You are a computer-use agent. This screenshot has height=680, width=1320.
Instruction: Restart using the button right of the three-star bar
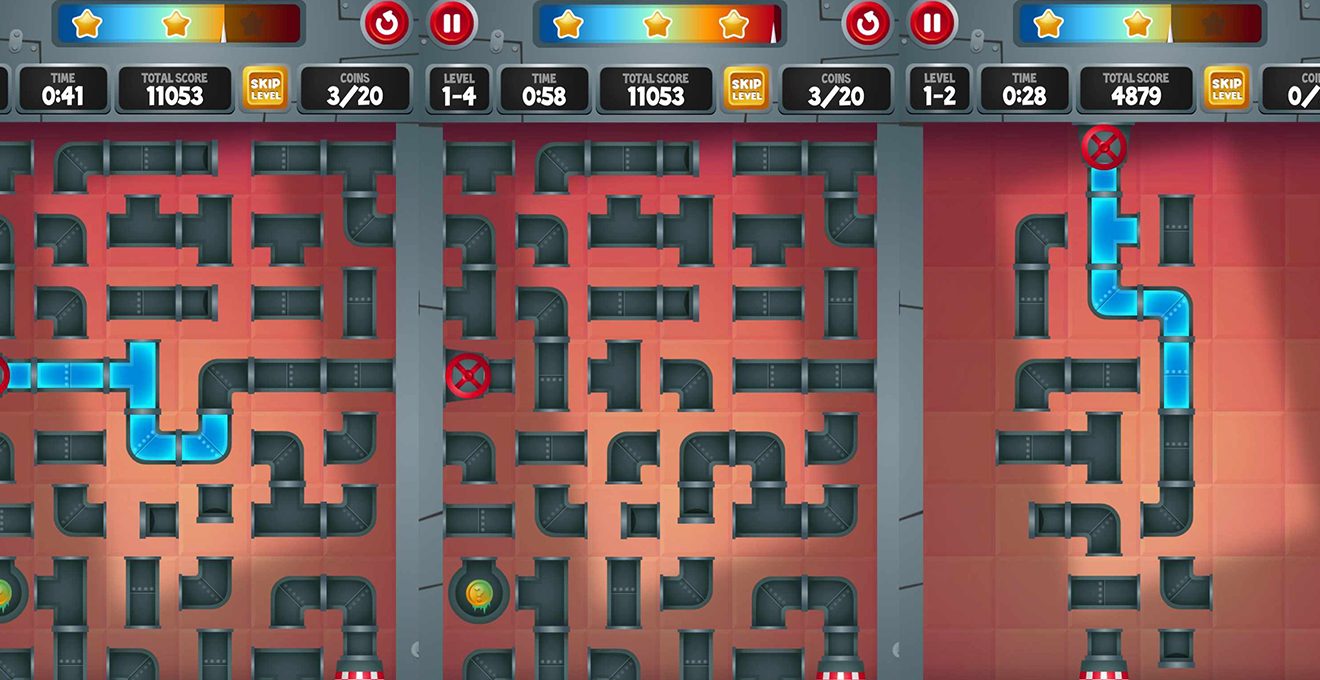pos(866,23)
